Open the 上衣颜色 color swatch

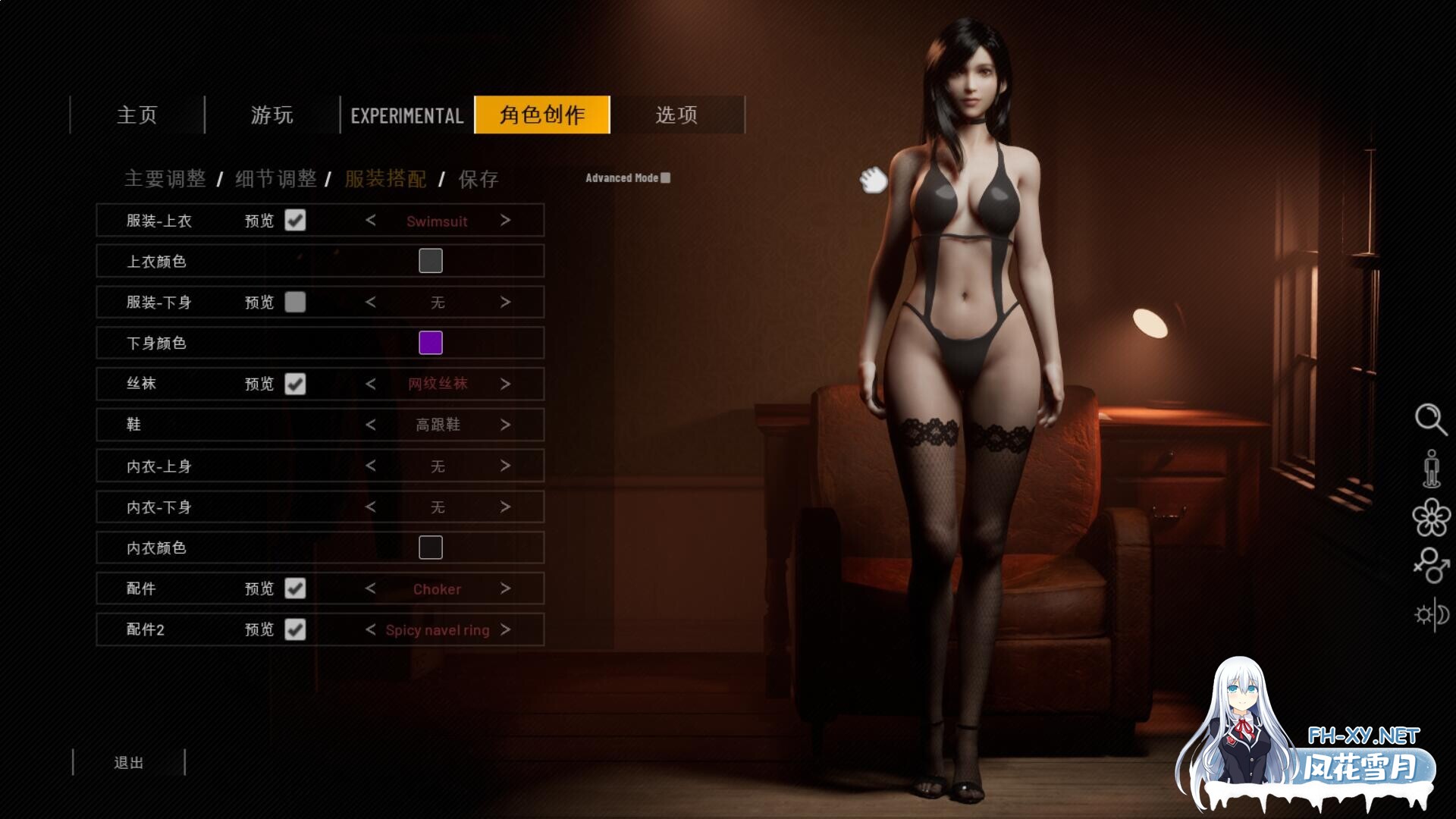point(431,261)
